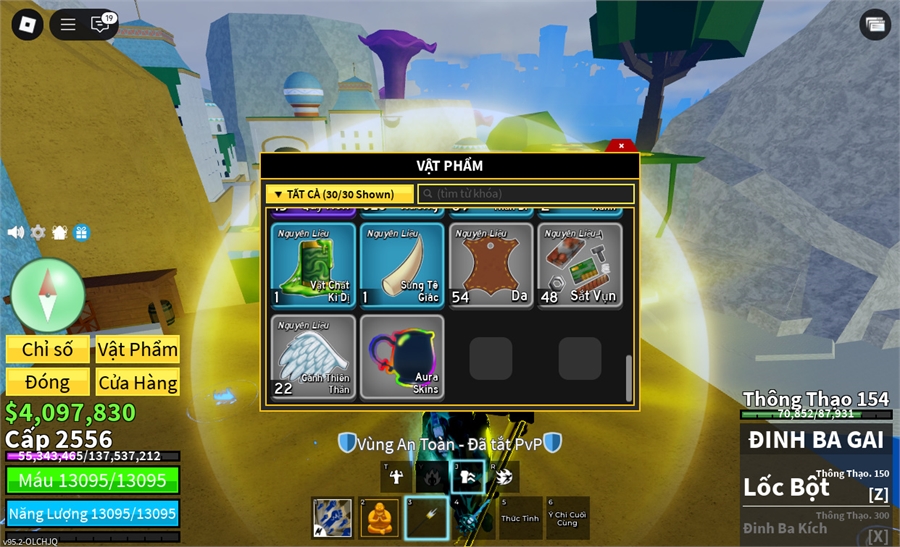900x547 pixels.
Task: Close the Vật Phẩm inventory window
Action: (621, 145)
